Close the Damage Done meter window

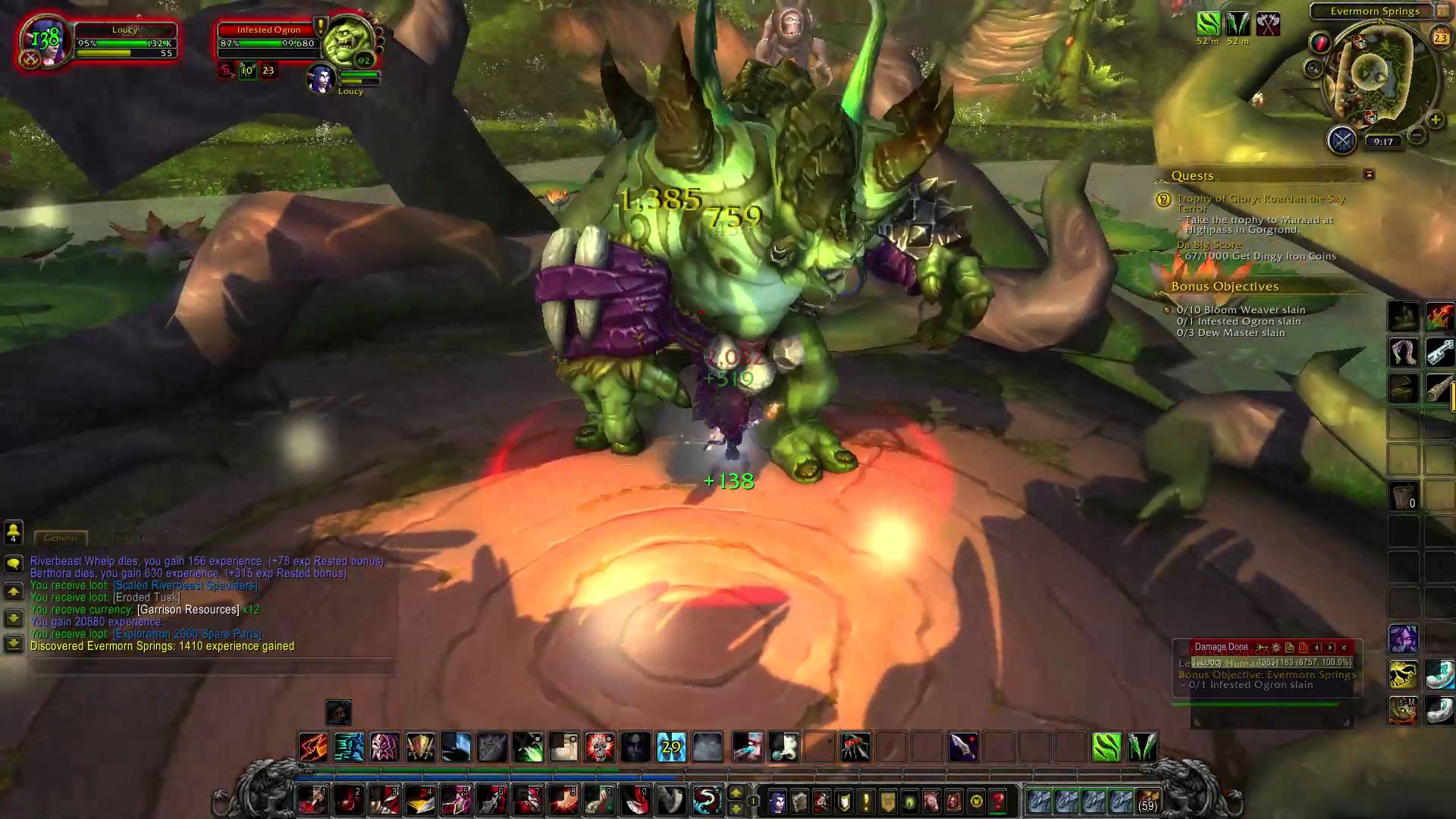pos(1344,648)
